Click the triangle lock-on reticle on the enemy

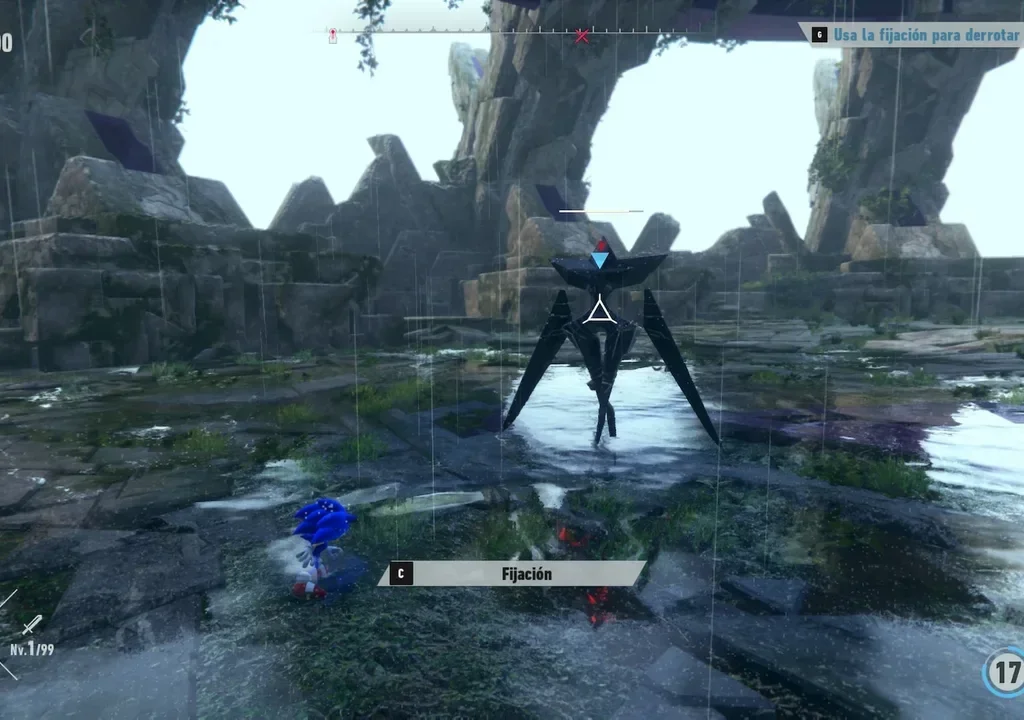point(599,311)
